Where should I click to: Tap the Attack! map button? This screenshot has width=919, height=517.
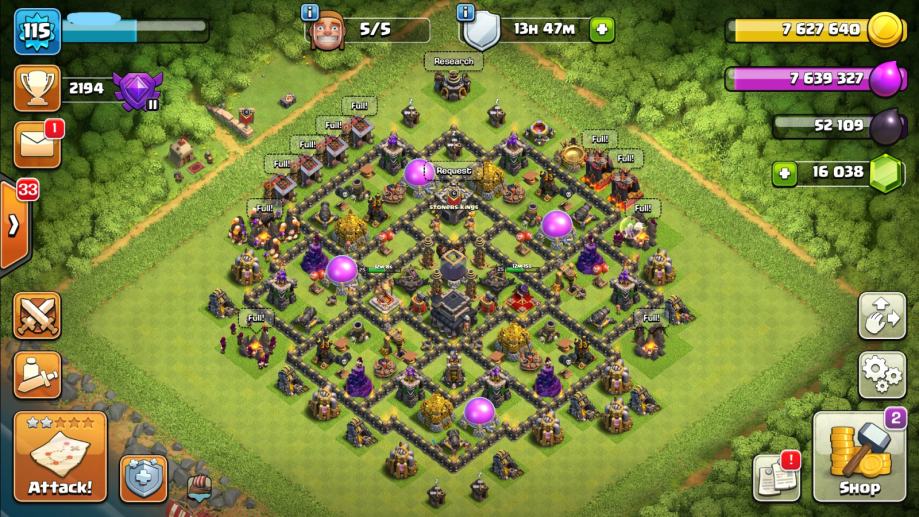point(60,457)
